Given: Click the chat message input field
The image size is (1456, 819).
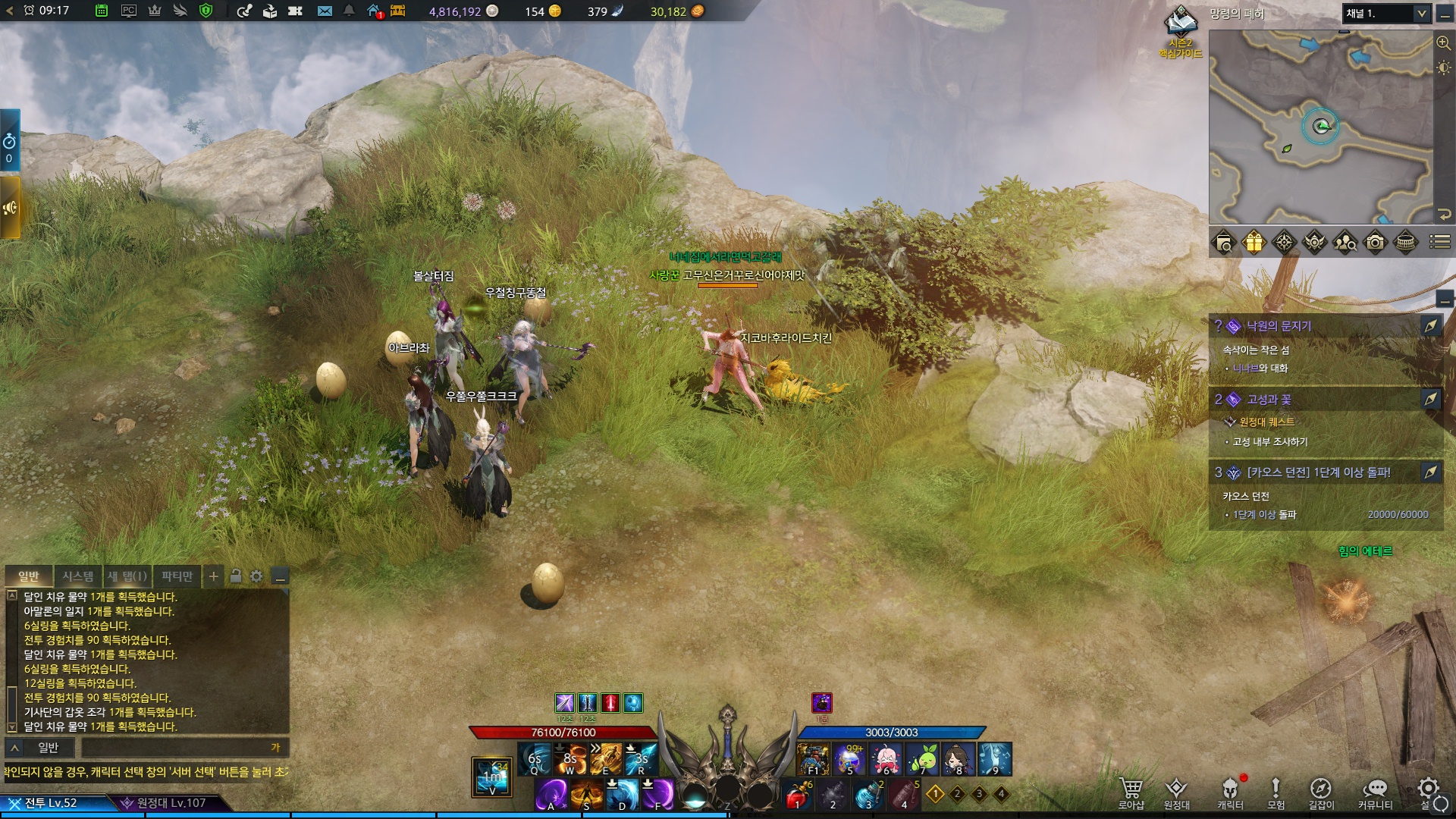Looking at the screenshot, I should 182,748.
